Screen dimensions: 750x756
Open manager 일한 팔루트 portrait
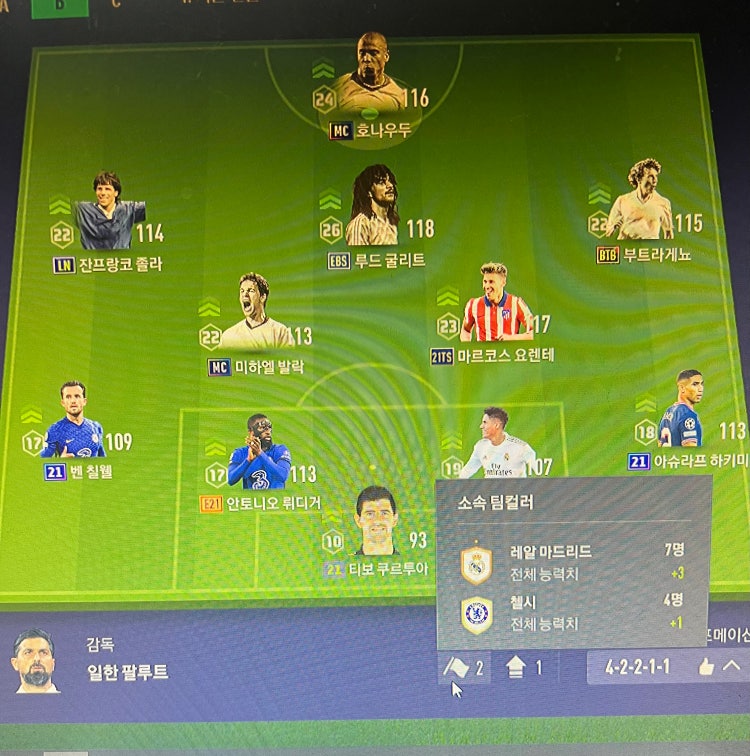35,662
